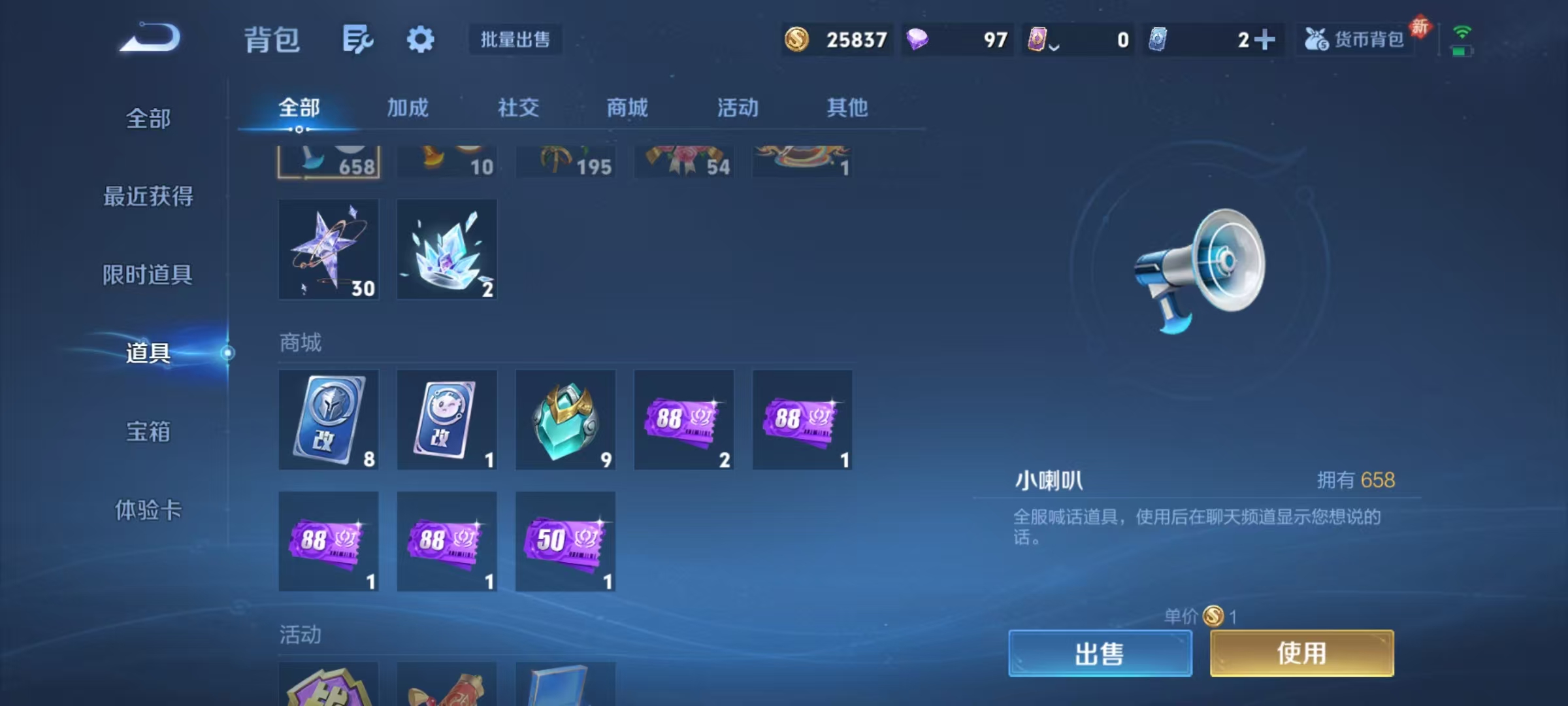Select the purple 50 voucher ticket
Screen dimensions: 1568x706
565,541
